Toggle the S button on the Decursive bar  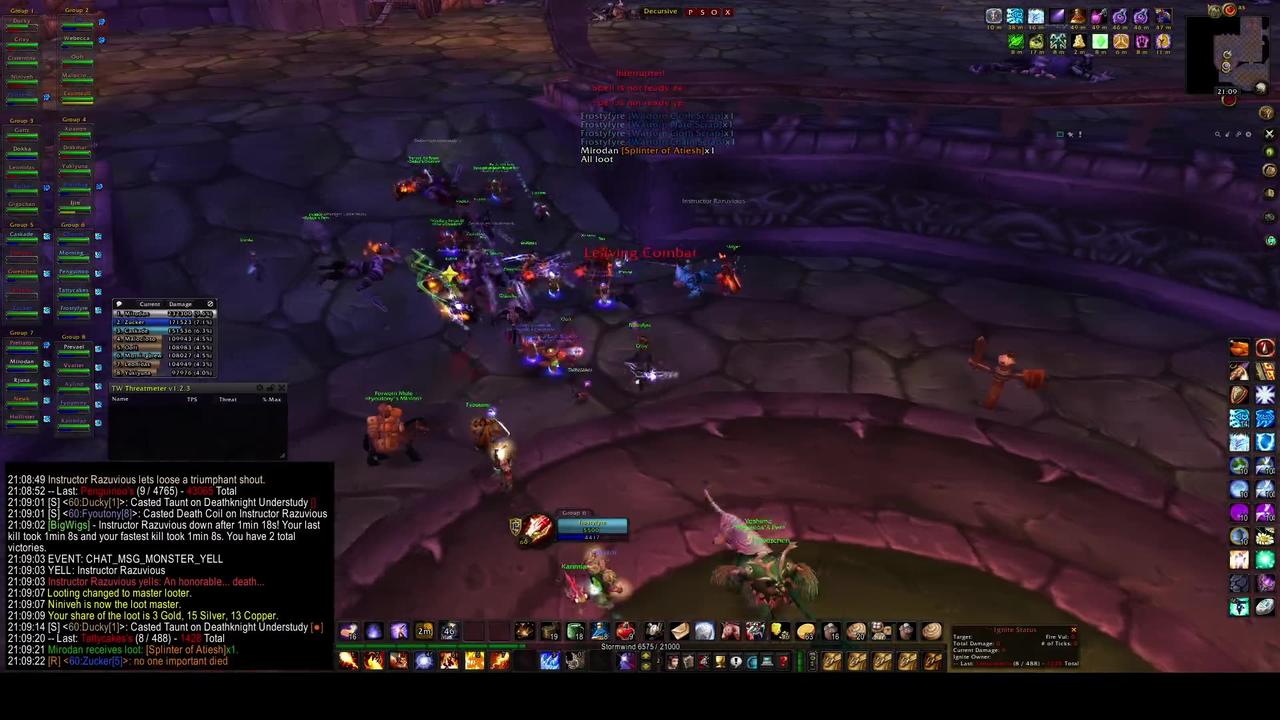pos(703,12)
